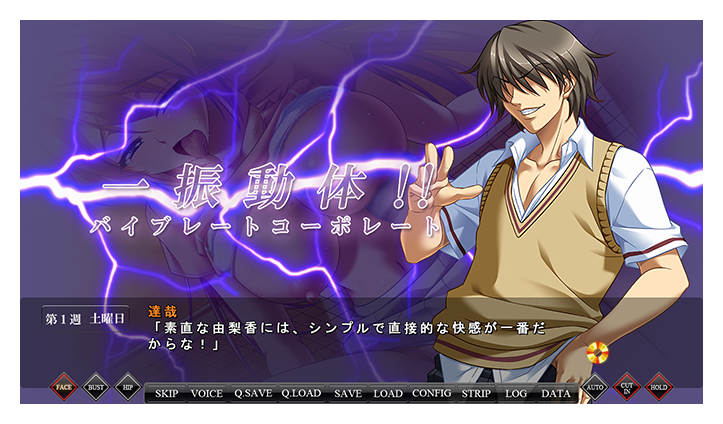Activate SKIP to fast-forward text

pos(167,393)
